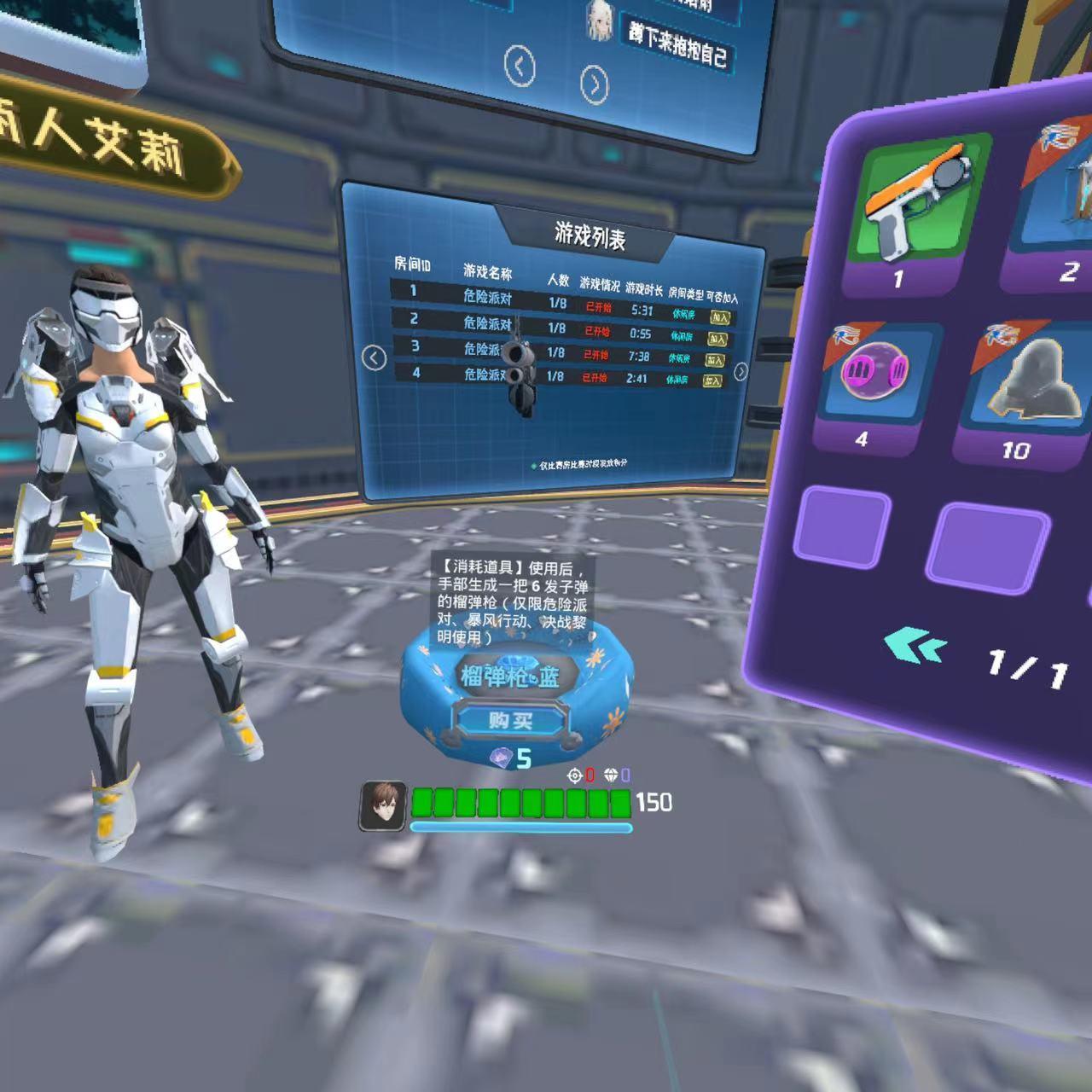1092x1092 pixels.
Task: Go to next page of game list
Action: pos(741,371)
